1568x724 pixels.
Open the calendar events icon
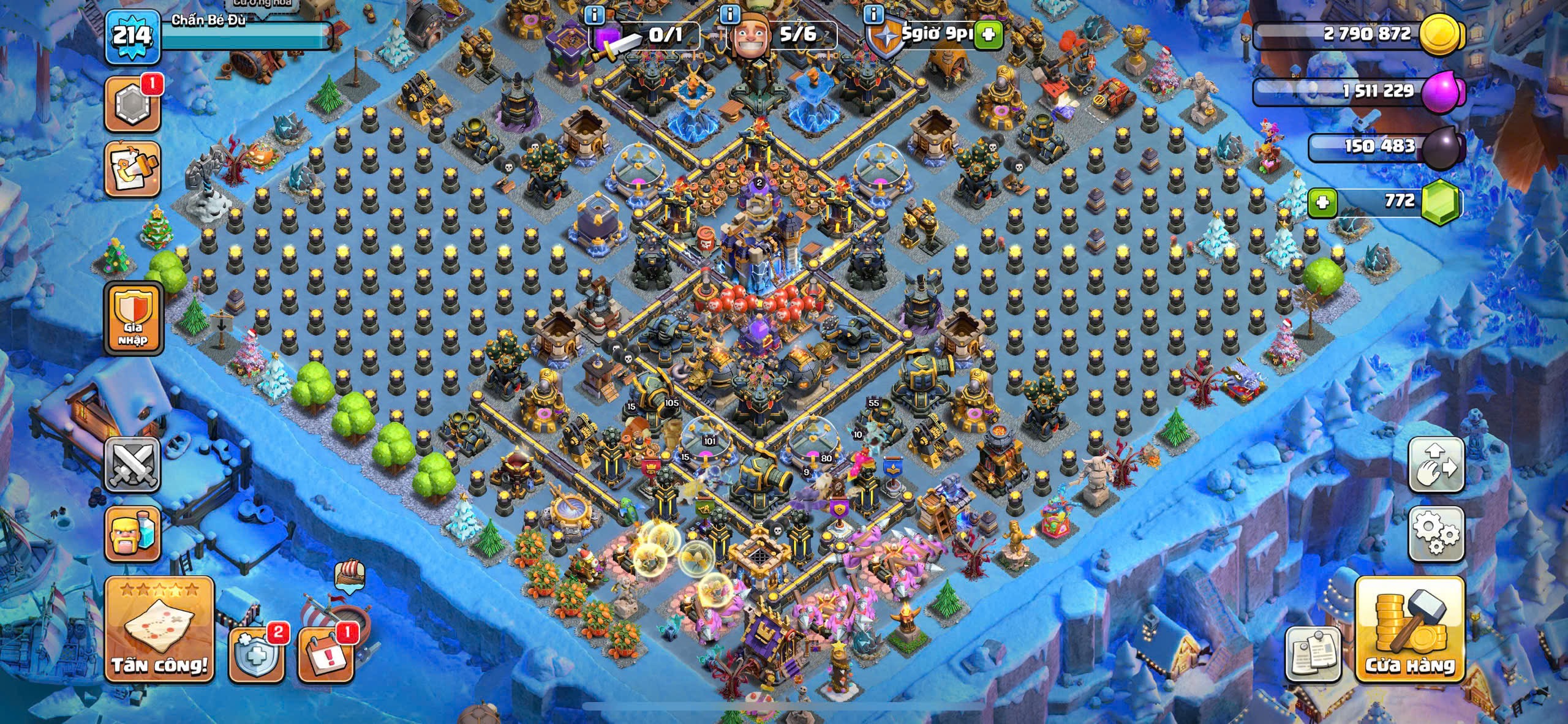[325, 654]
